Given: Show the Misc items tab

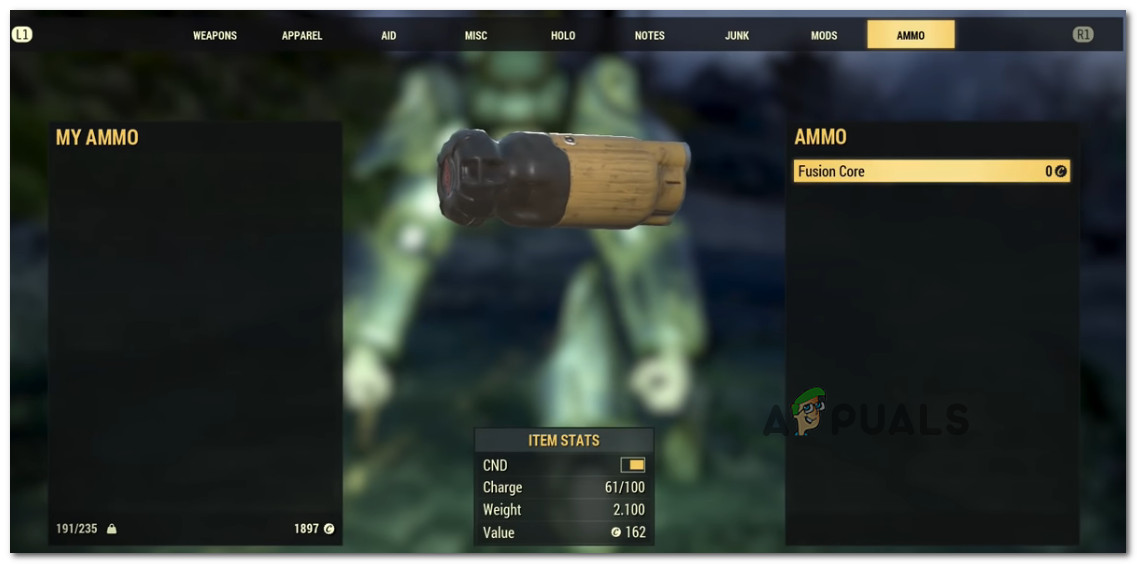Looking at the screenshot, I should click(x=476, y=35).
